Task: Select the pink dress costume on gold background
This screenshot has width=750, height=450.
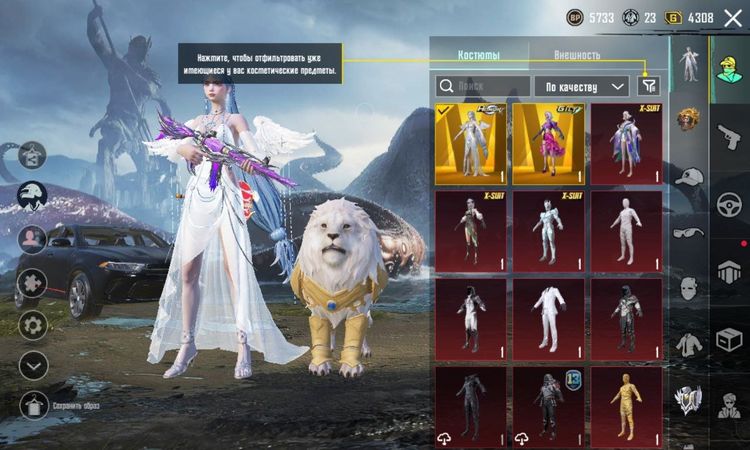Action: click(548, 145)
